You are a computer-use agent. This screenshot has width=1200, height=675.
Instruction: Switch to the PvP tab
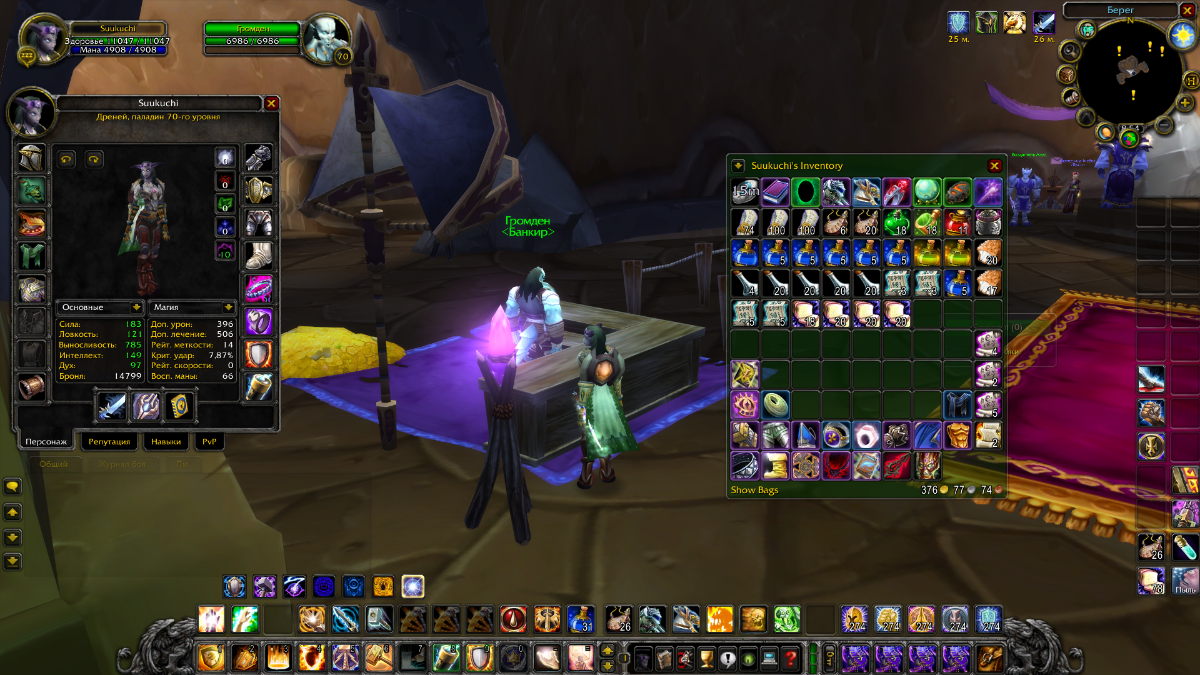[210, 441]
